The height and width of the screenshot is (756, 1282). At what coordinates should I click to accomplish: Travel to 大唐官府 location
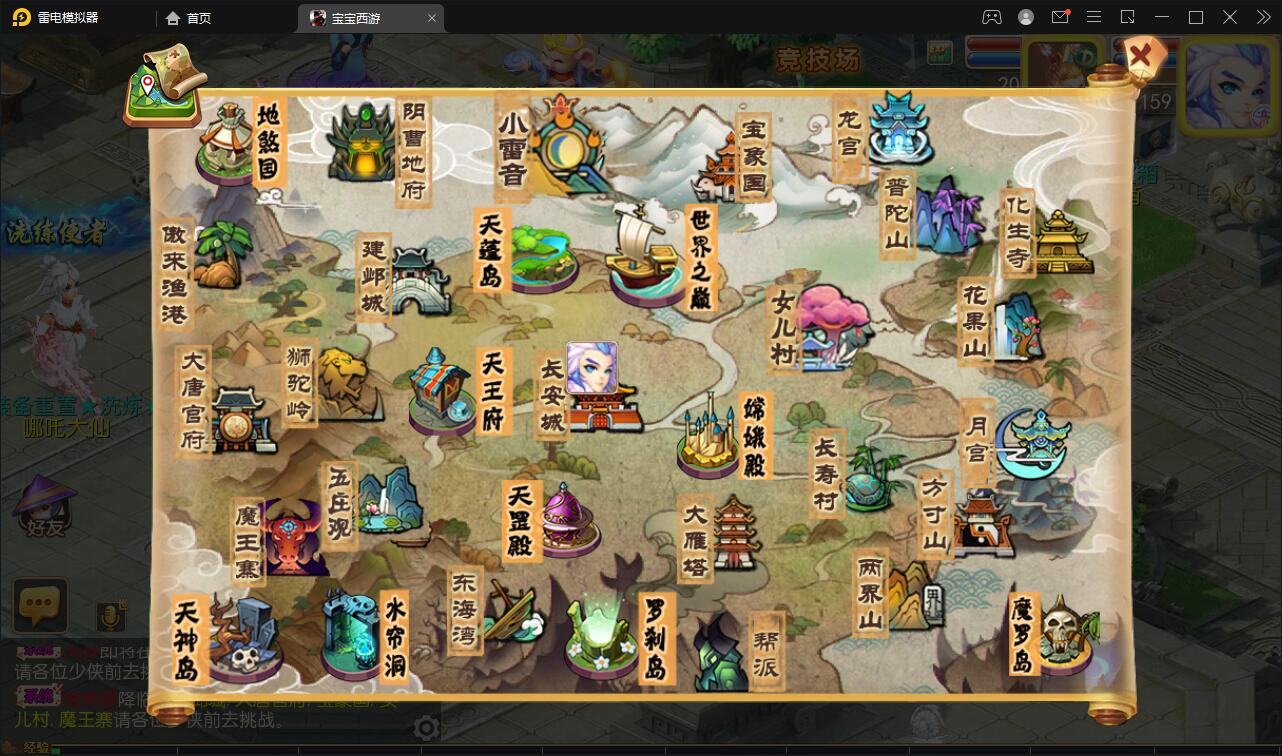(x=240, y=420)
